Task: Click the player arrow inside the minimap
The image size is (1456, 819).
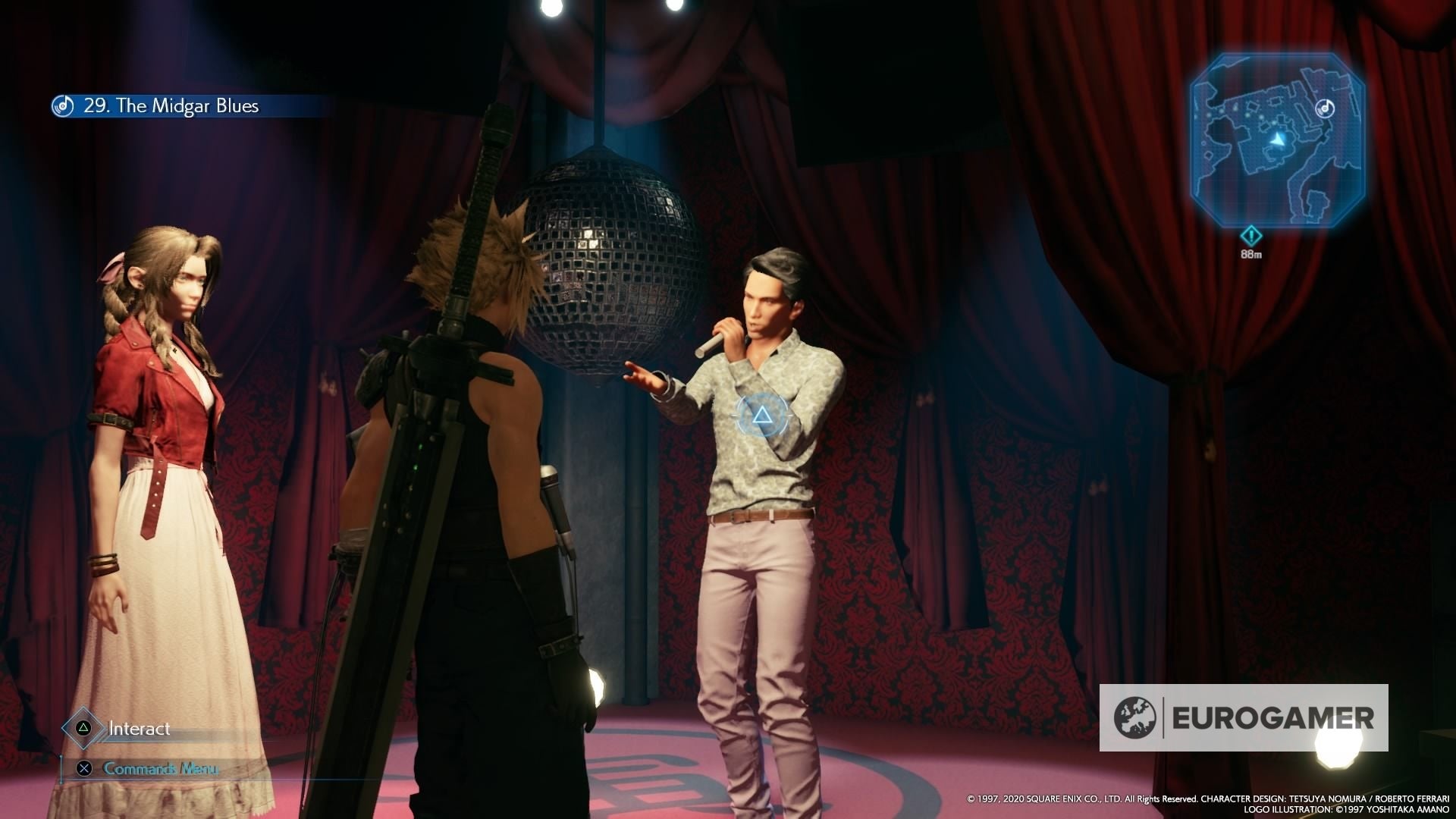Action: tap(1277, 139)
